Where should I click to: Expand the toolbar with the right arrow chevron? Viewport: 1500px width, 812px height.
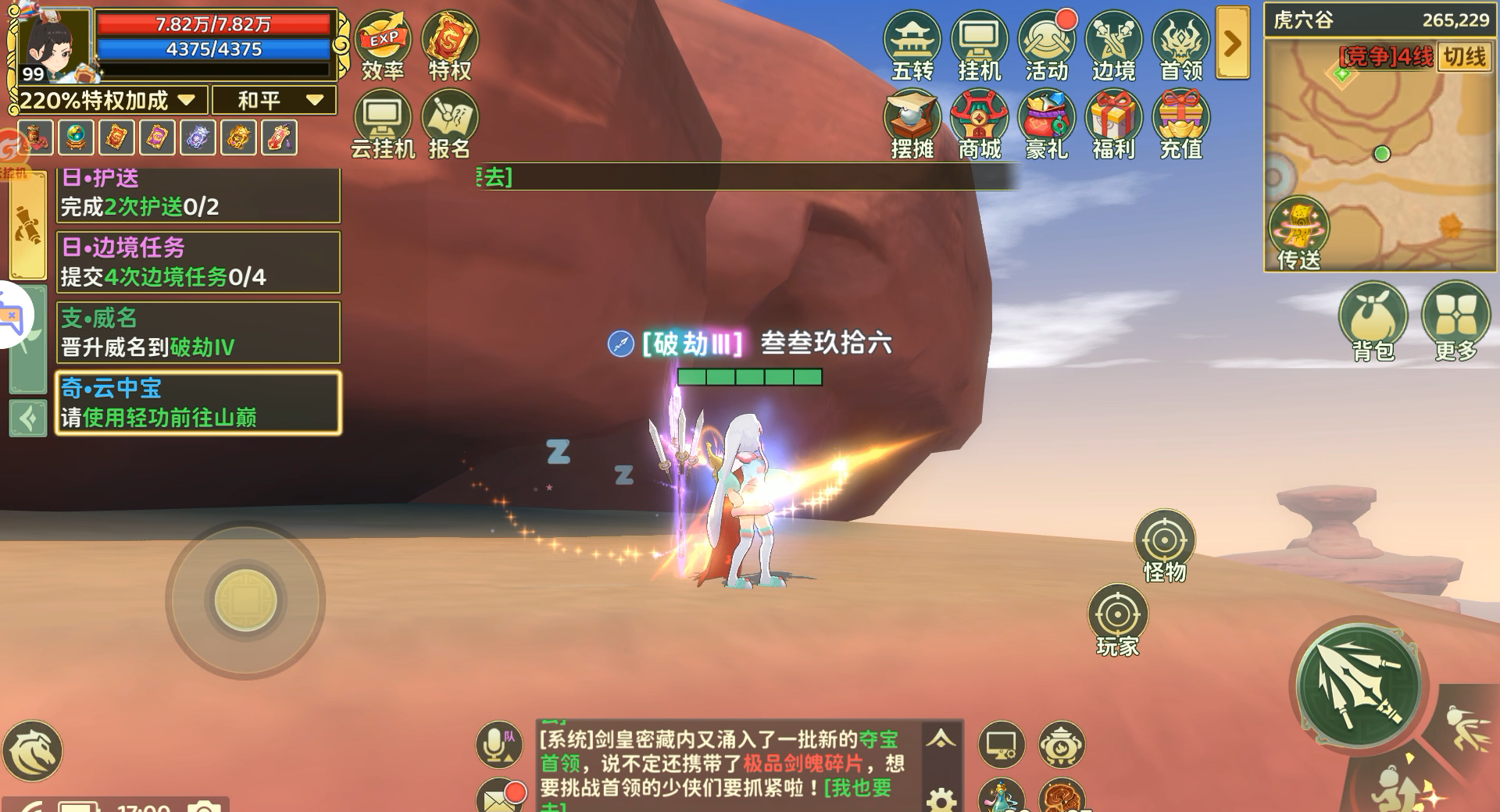[1231, 43]
